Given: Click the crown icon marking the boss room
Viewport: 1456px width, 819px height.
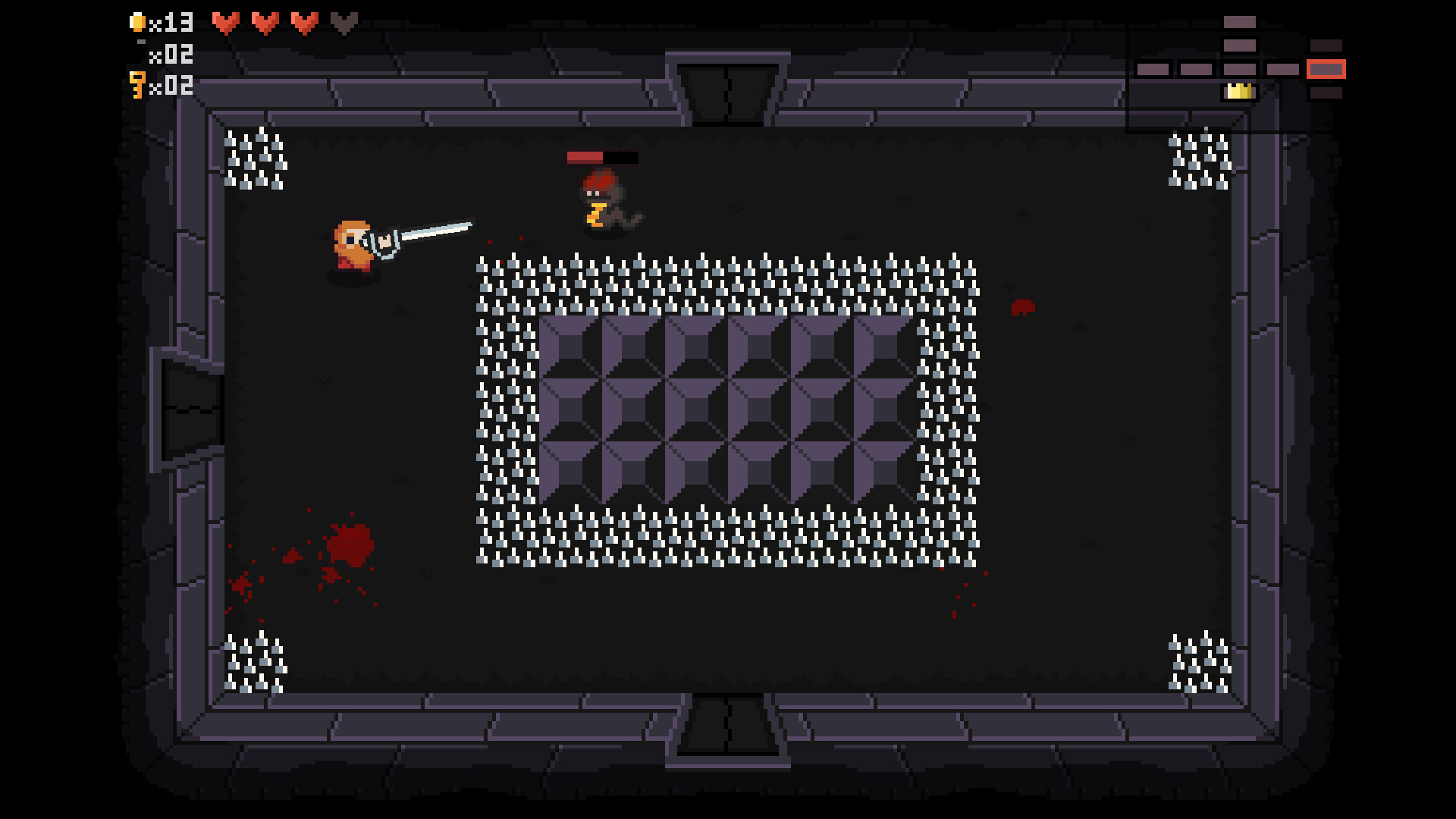Looking at the screenshot, I should tap(1240, 92).
